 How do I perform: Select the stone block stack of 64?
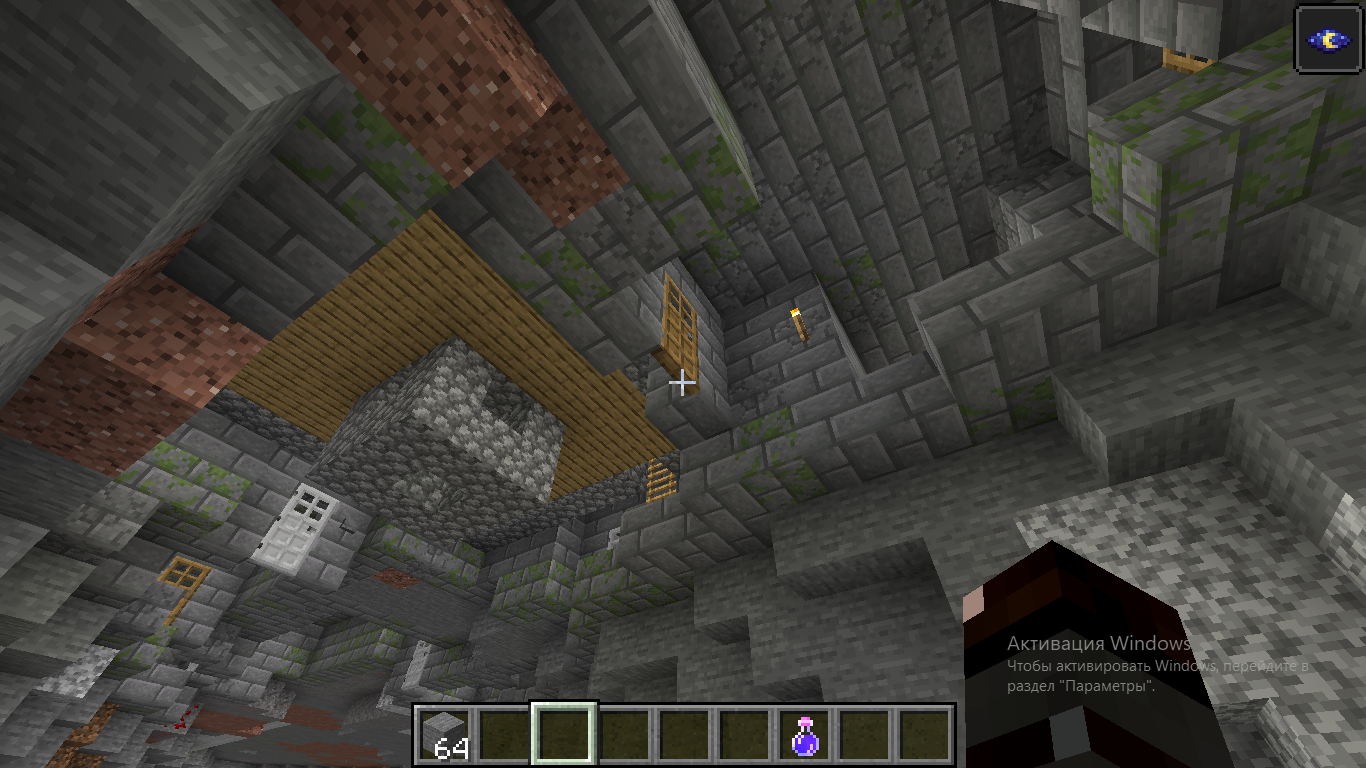pos(445,735)
